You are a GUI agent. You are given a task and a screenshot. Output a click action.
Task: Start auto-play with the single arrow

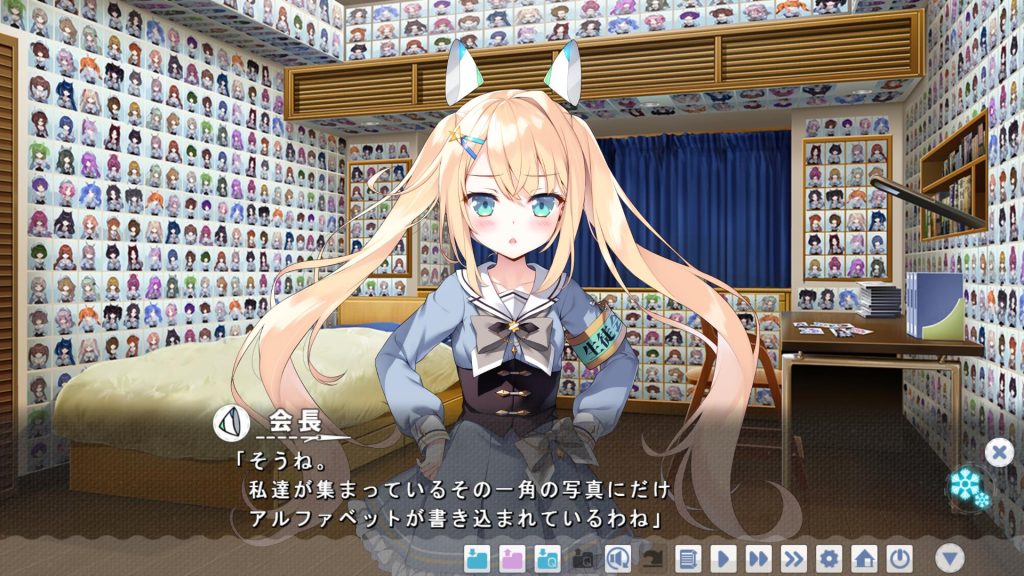point(723,558)
